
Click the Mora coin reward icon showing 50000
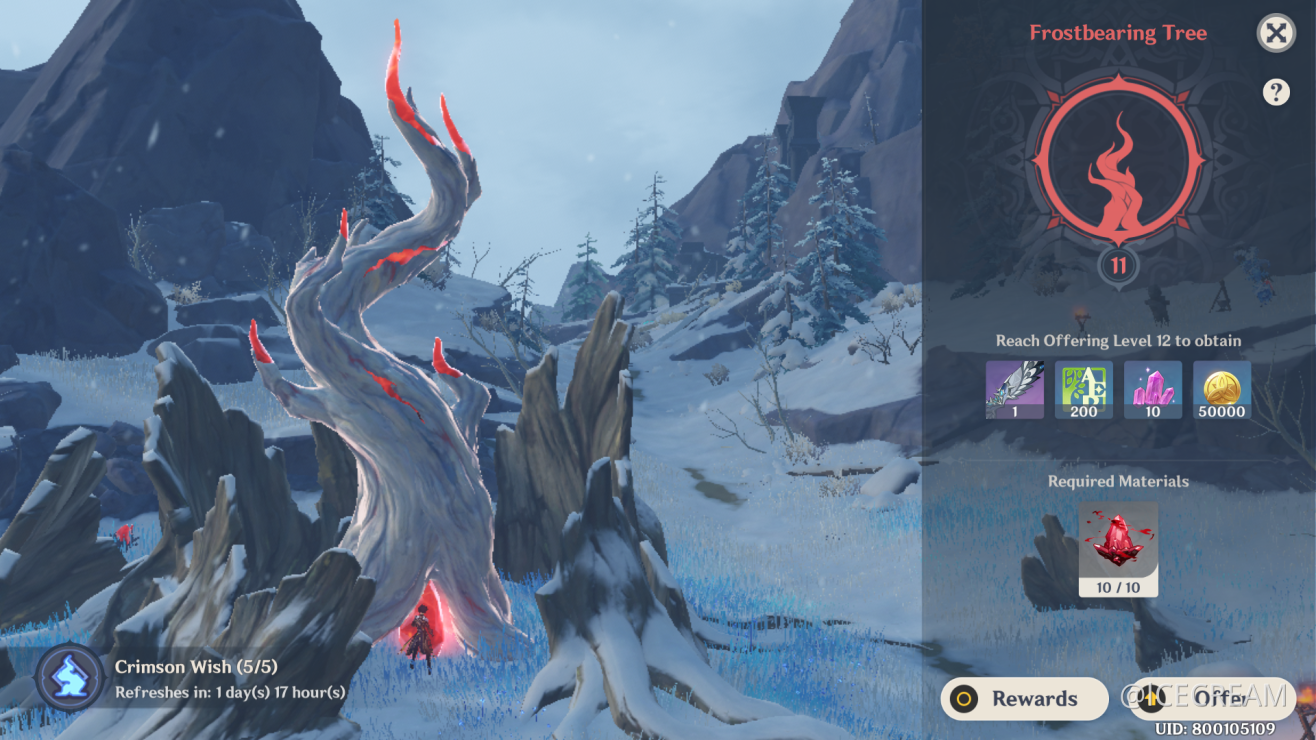coord(1221,388)
